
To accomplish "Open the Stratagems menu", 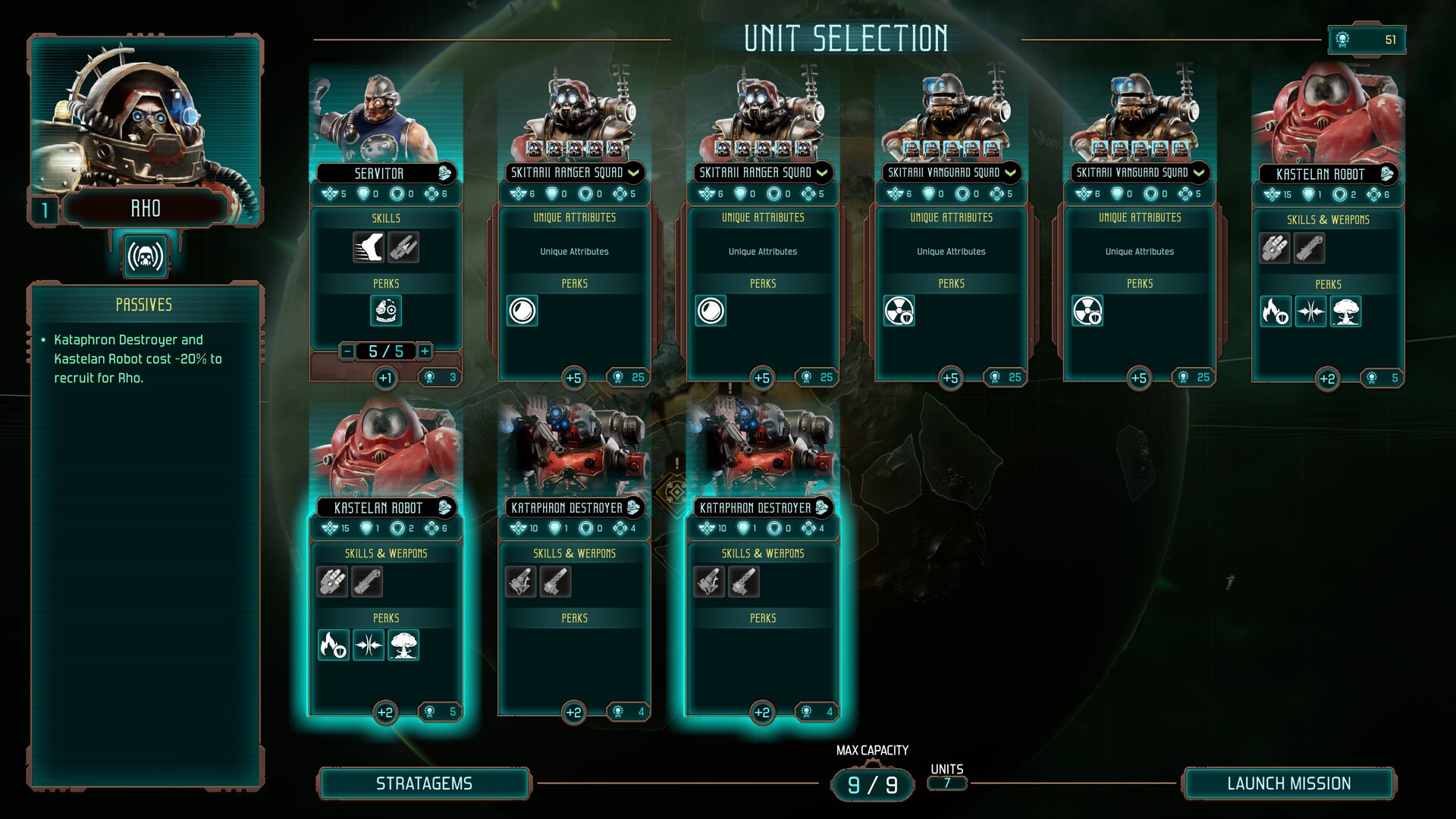I will tap(424, 783).
